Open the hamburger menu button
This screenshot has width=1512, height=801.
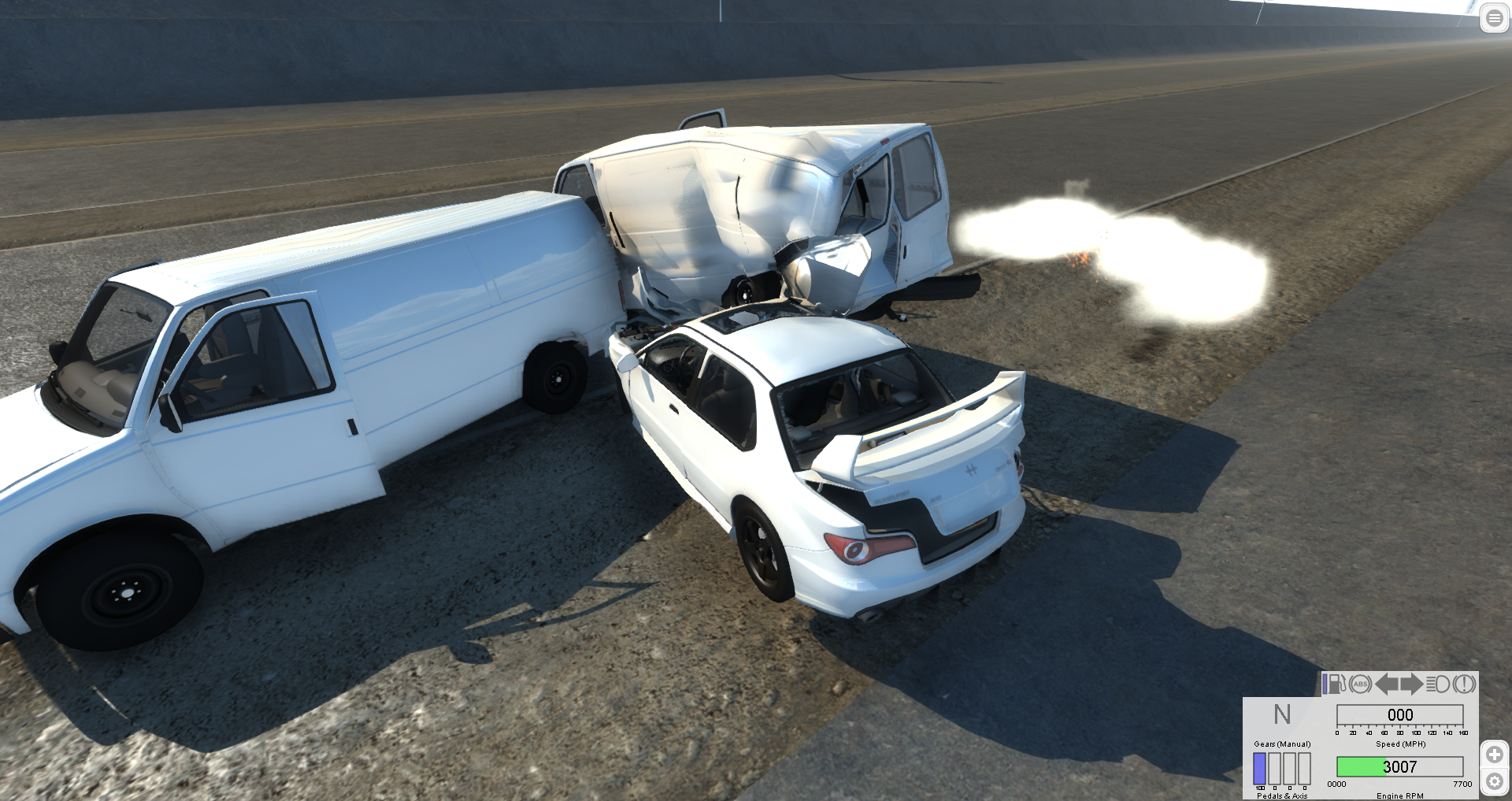coord(1494,18)
